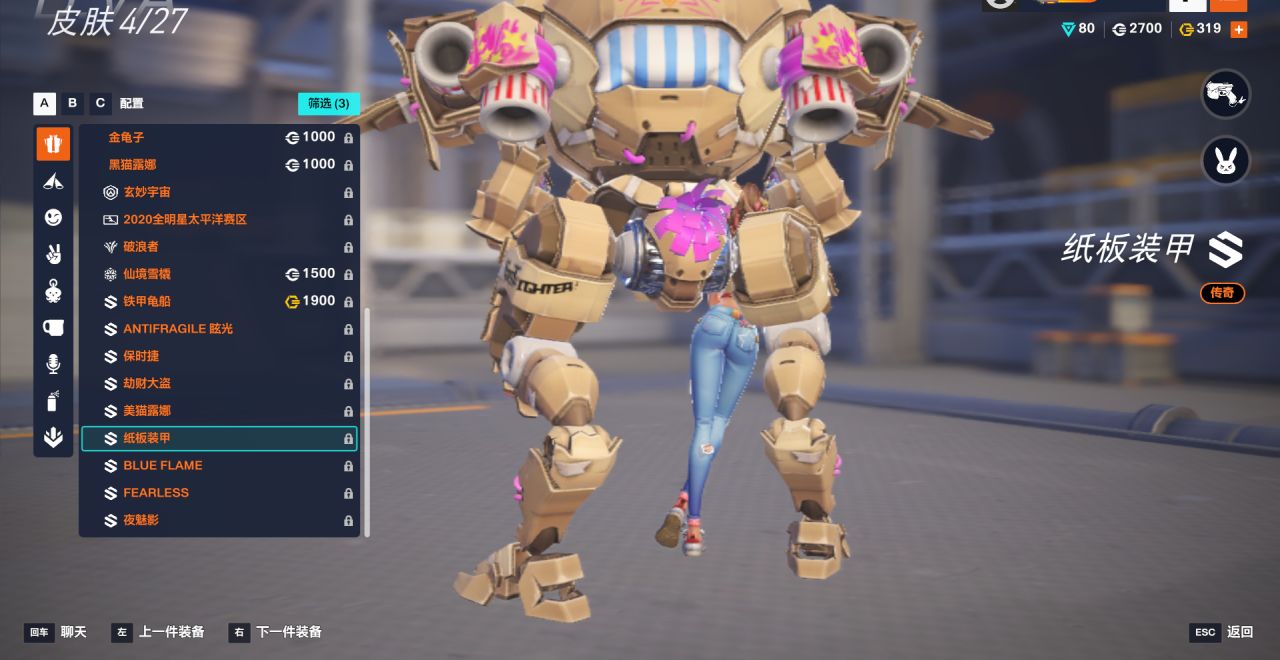Switch to loadout A
Viewport: 1280px width, 660px height.
pos(44,103)
